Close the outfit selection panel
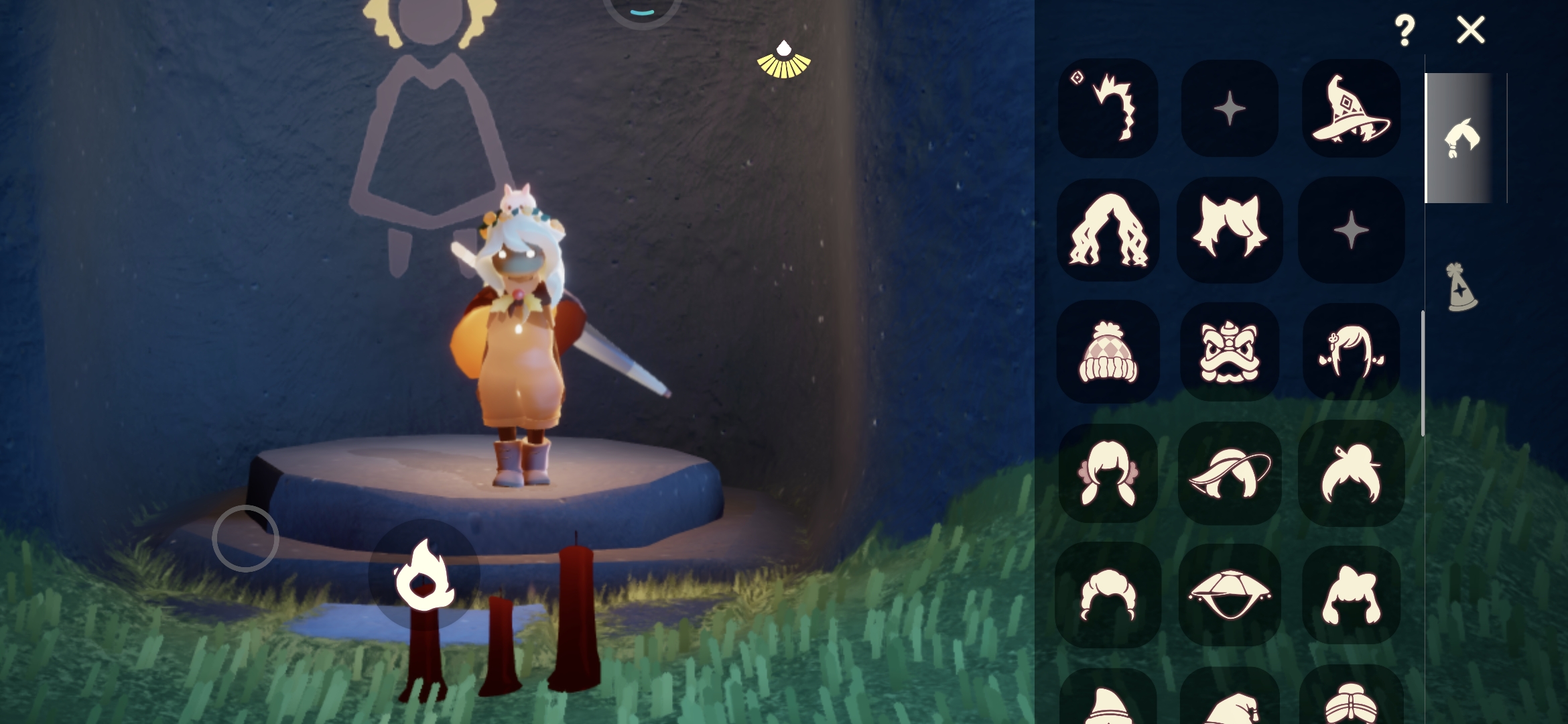The image size is (1568, 724). point(1470,30)
